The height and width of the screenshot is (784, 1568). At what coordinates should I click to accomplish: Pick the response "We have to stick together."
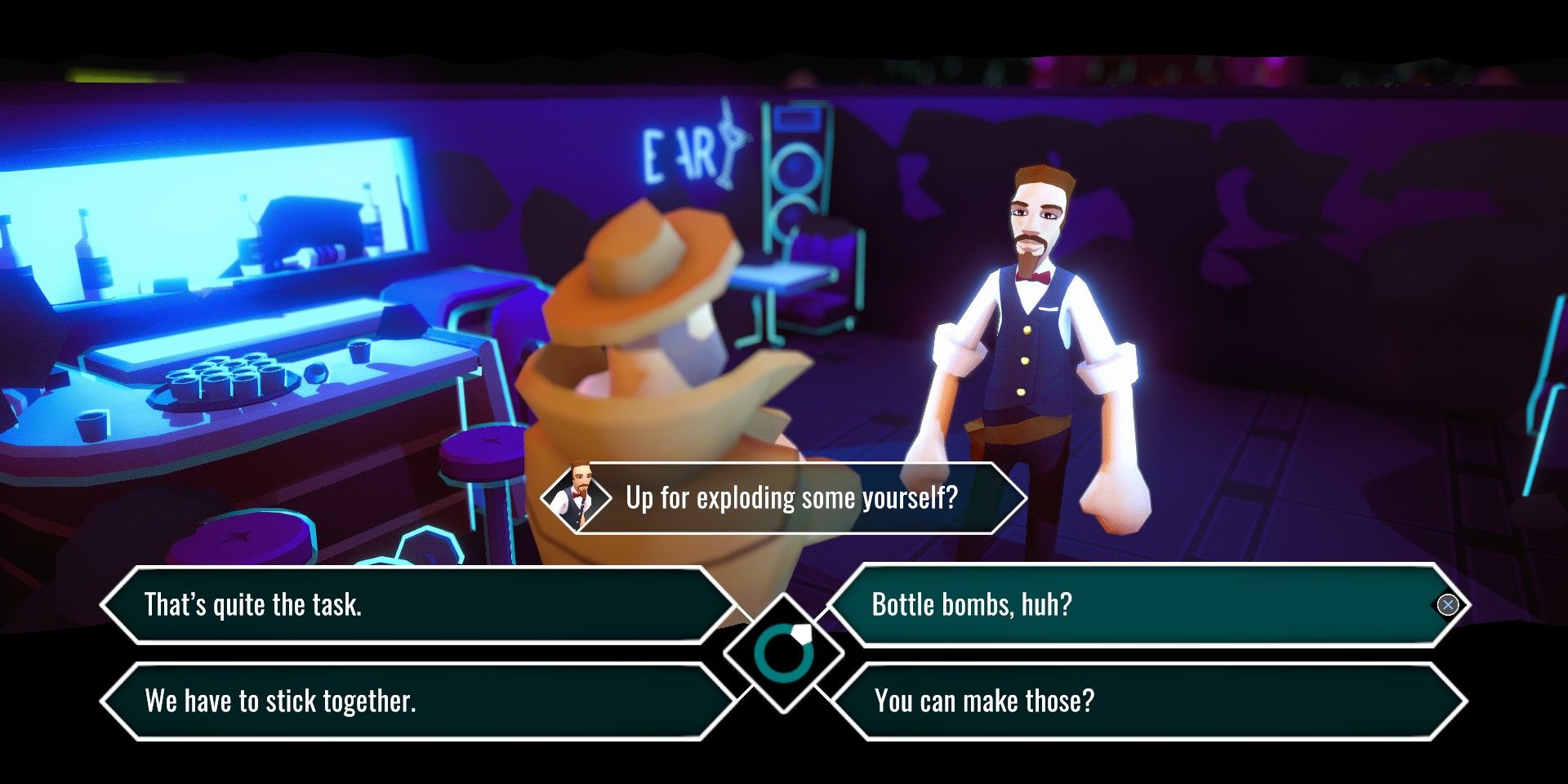coord(416,702)
